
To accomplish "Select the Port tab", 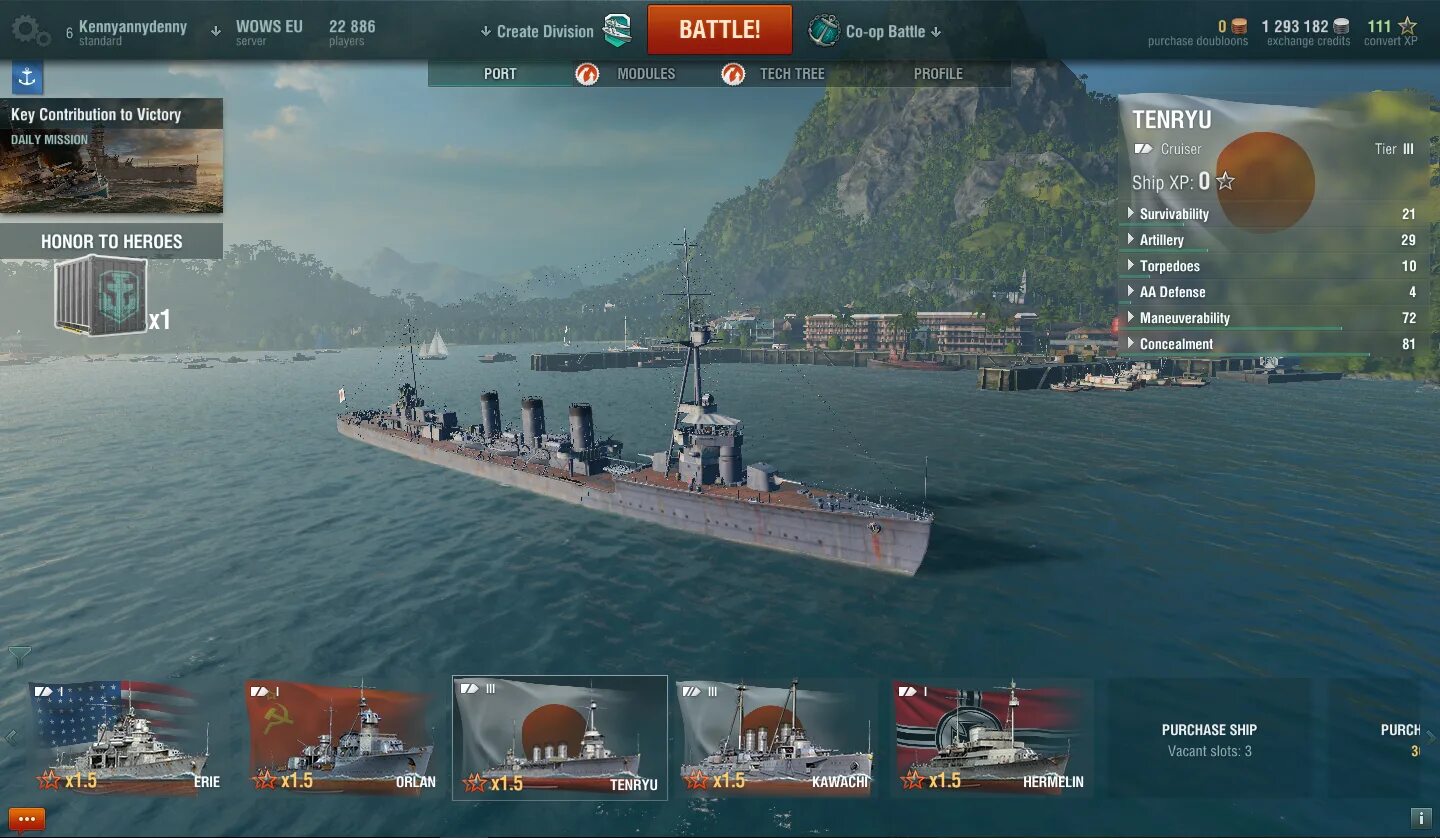I will point(500,74).
